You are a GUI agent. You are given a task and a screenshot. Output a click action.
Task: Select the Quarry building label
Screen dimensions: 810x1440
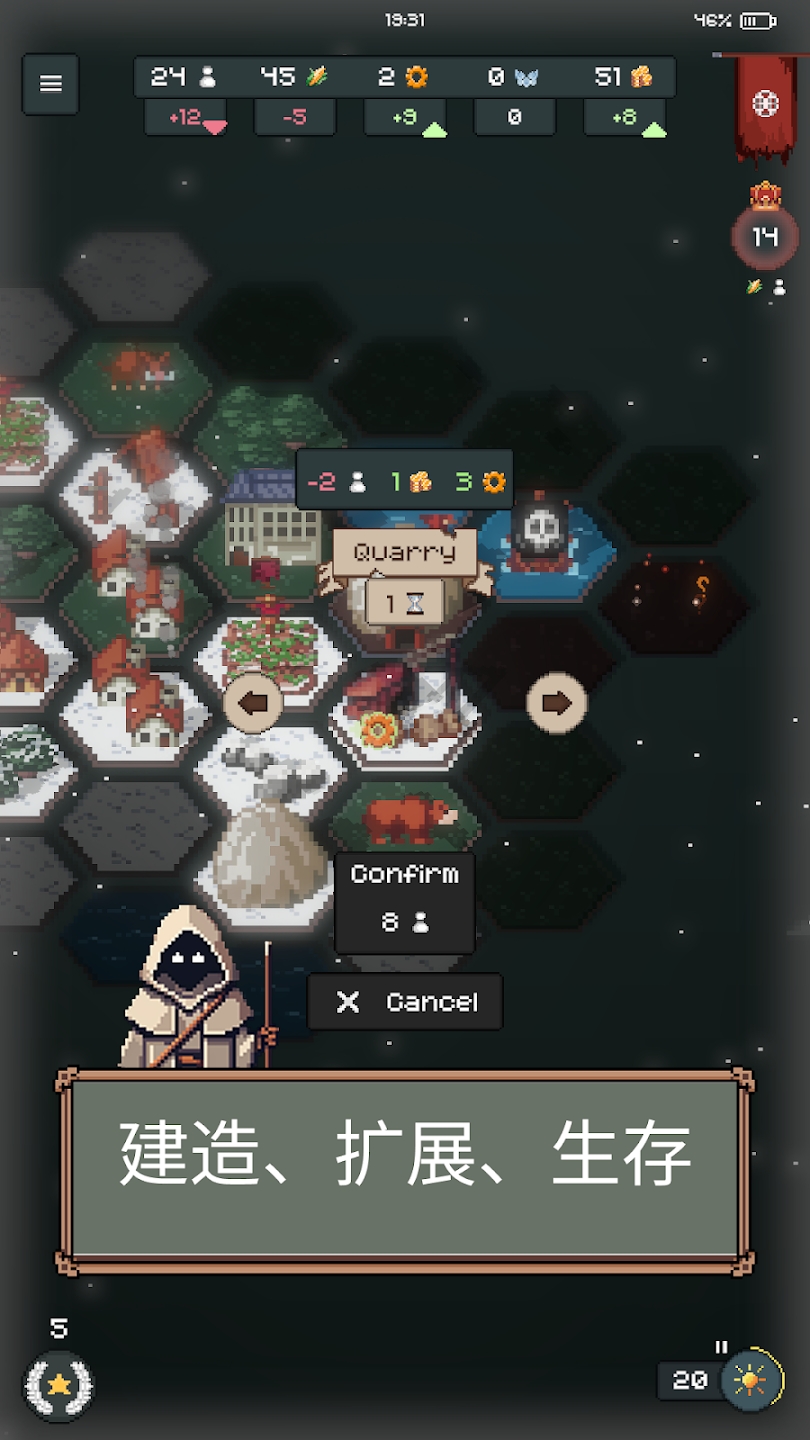click(x=404, y=552)
